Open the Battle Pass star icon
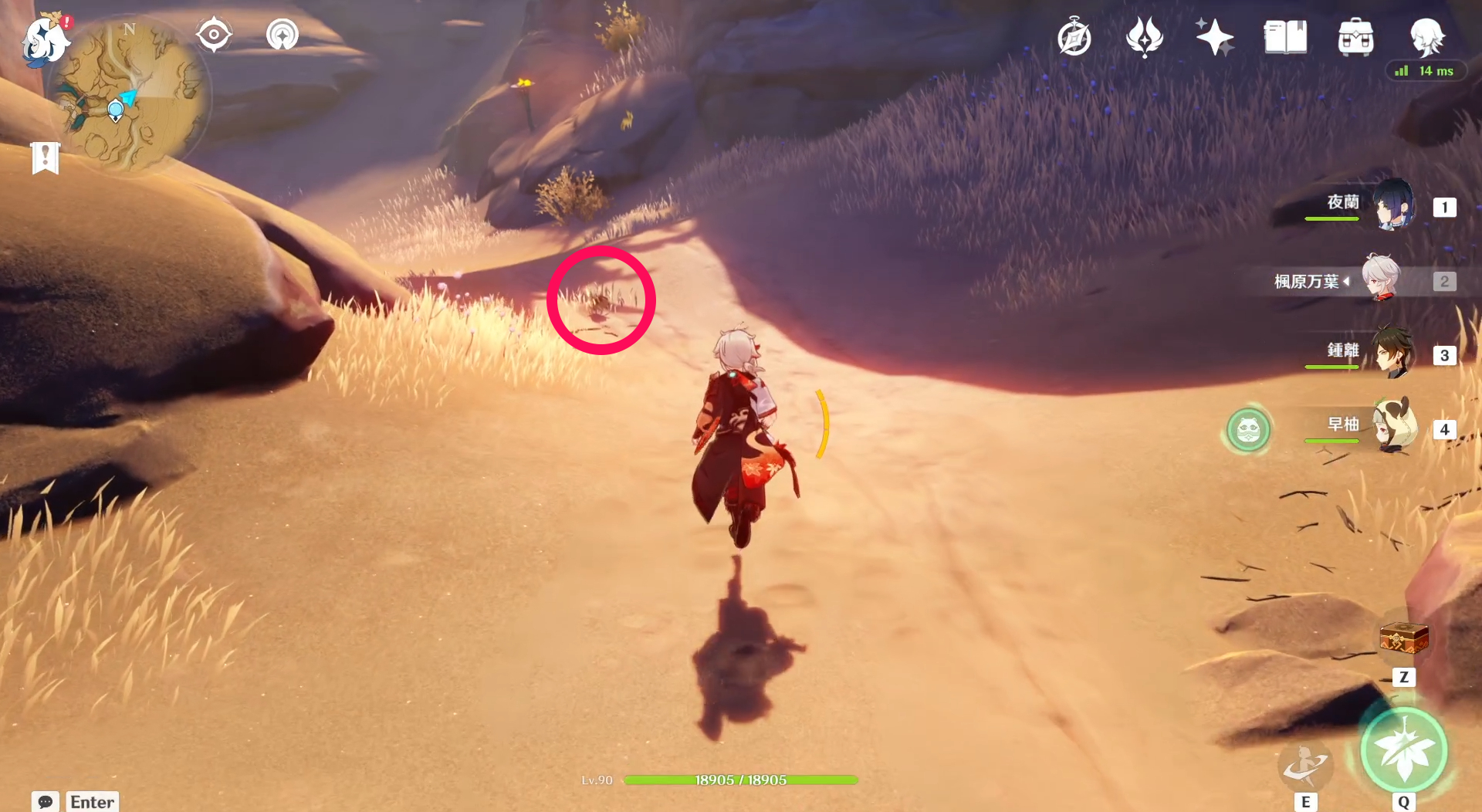This screenshot has width=1482, height=812. tap(1213, 35)
